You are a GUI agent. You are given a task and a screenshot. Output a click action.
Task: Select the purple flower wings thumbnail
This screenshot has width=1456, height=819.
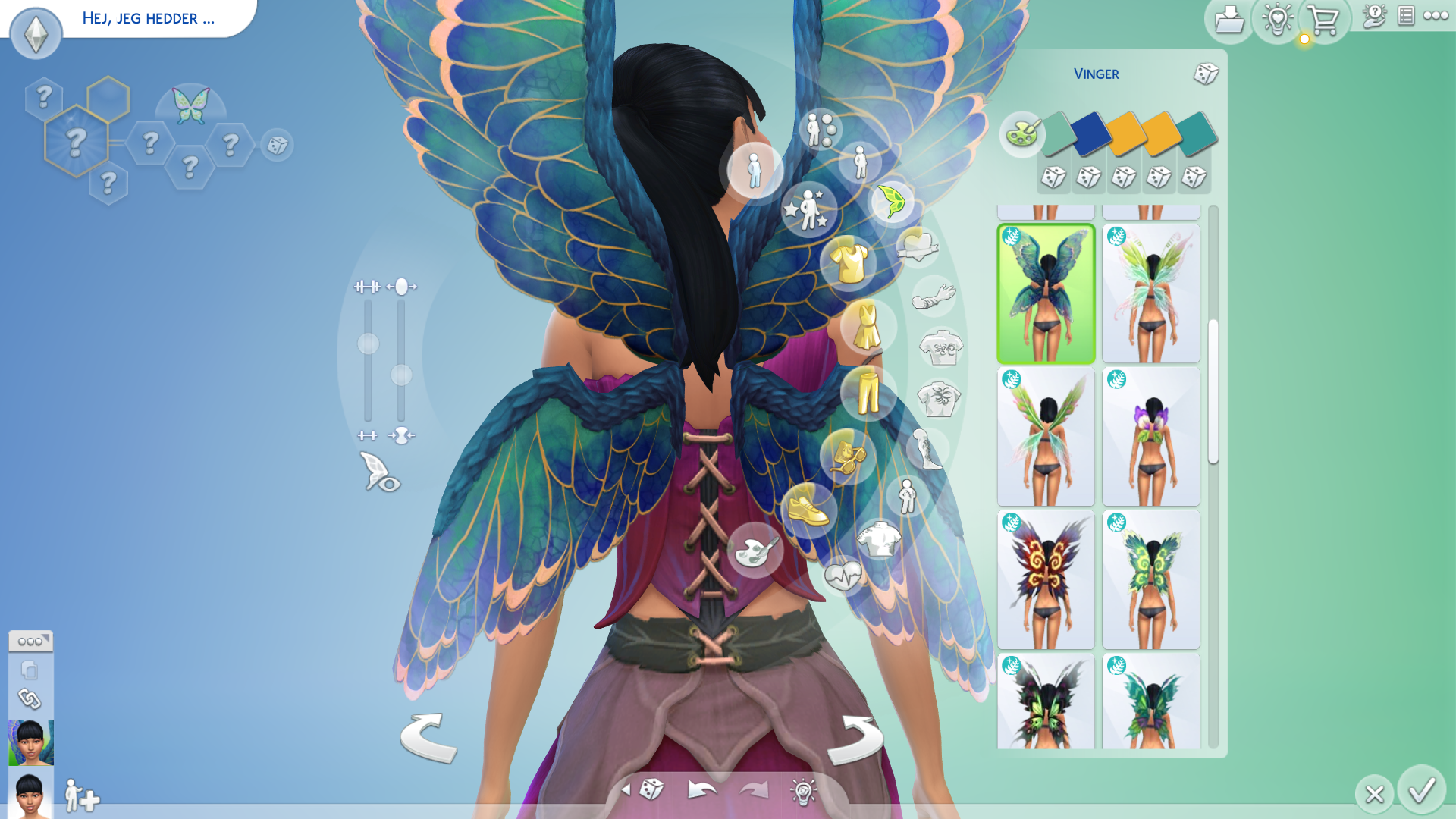click(x=1151, y=436)
